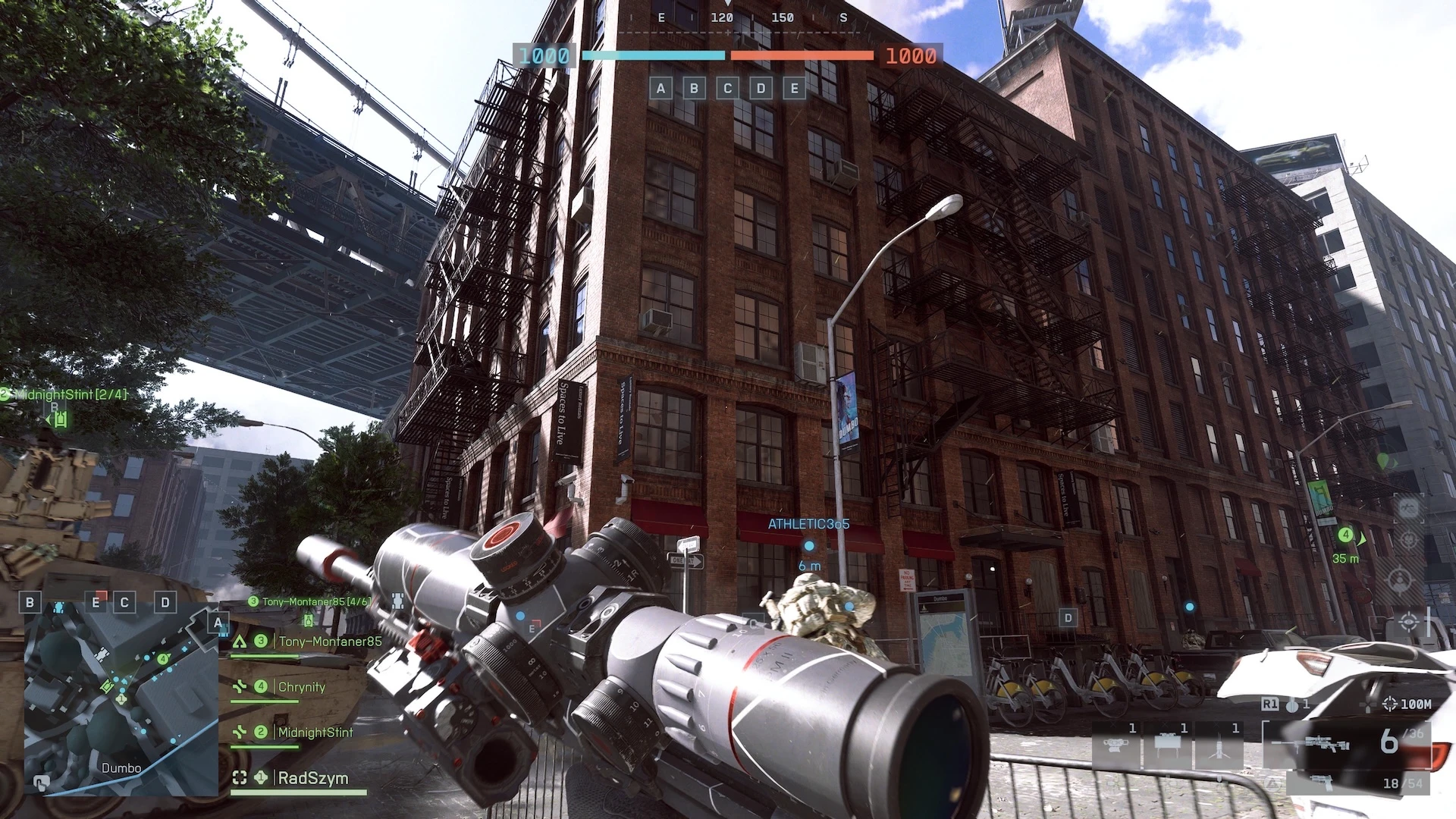Select your own entry RadSzym
1456x819 pixels.
click(312, 778)
